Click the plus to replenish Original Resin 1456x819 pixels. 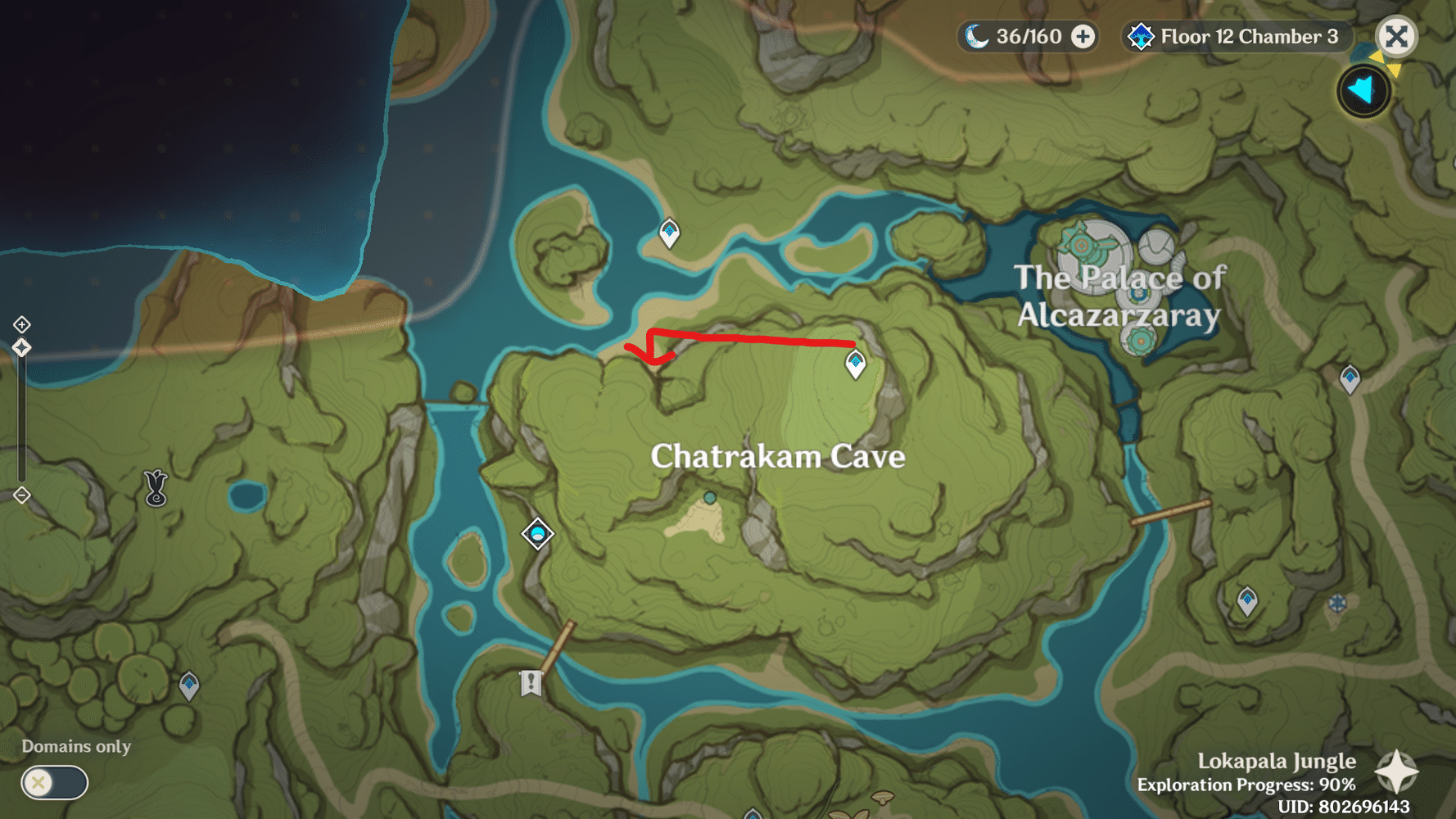(1084, 36)
